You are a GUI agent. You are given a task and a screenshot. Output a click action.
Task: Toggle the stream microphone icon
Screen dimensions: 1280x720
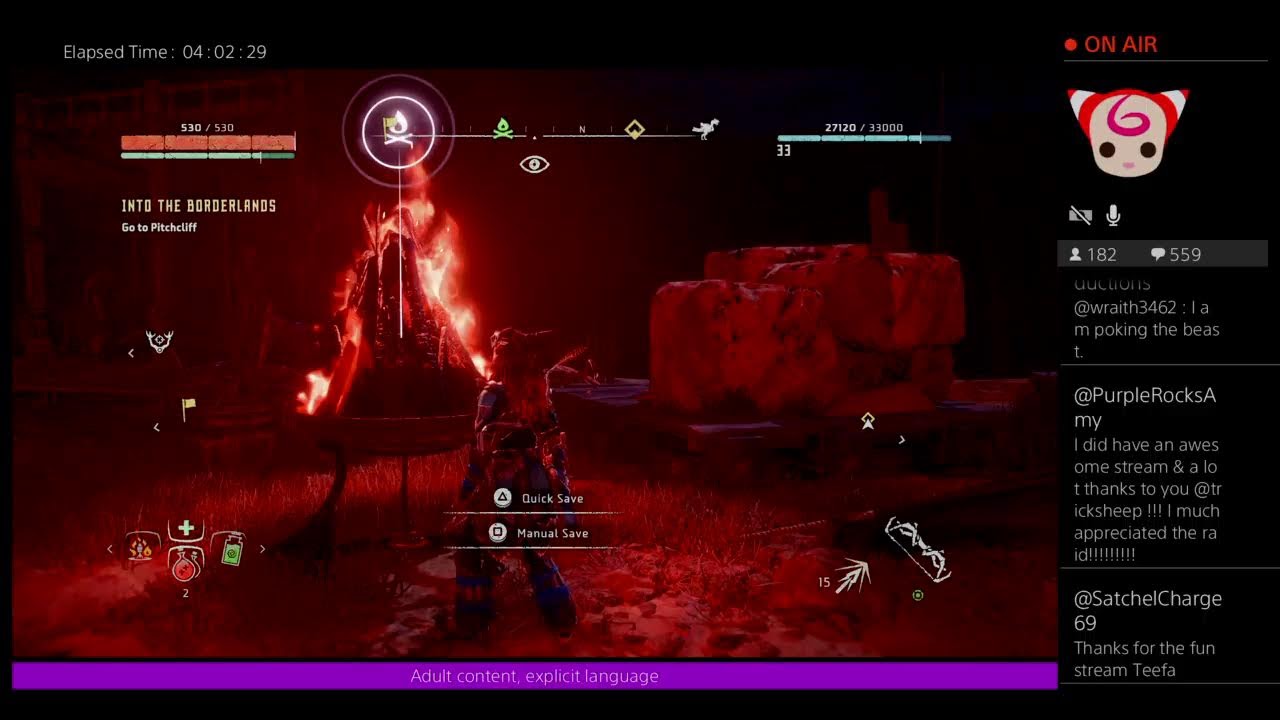pos(1113,215)
